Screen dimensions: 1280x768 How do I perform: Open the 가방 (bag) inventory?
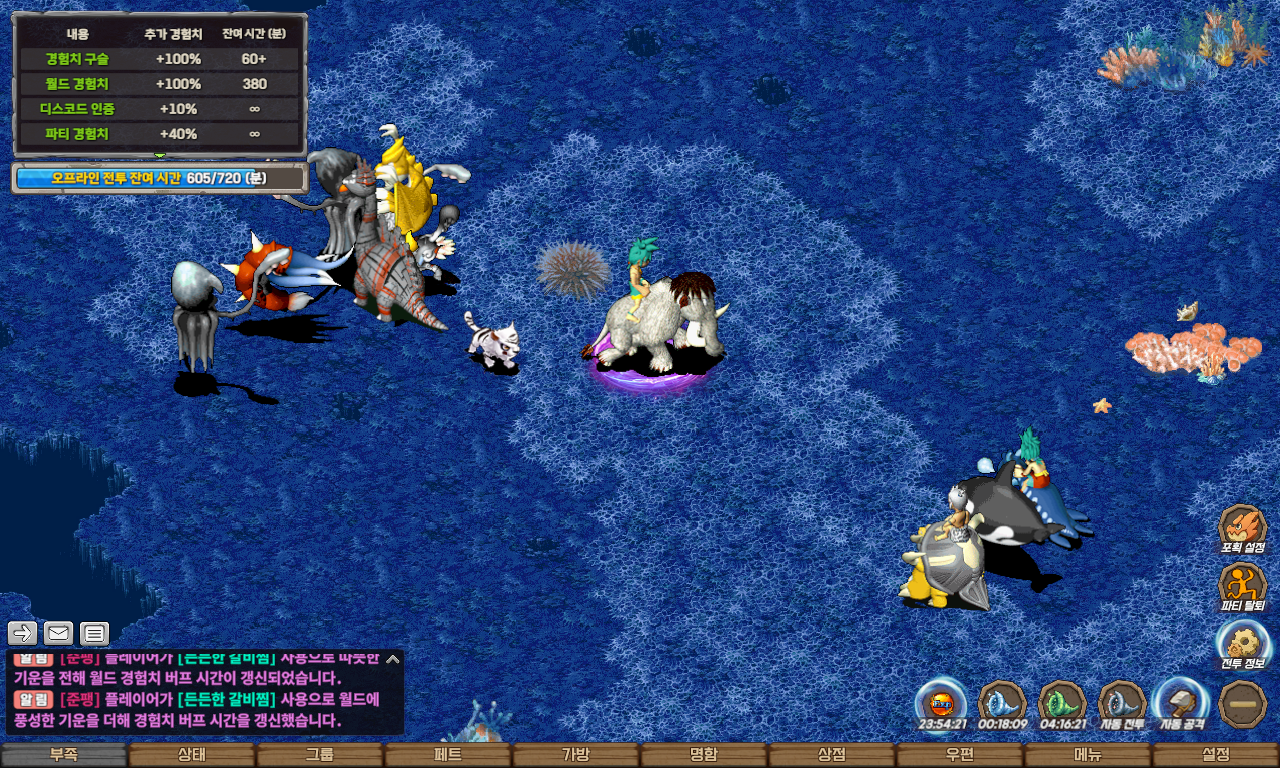[x=576, y=755]
